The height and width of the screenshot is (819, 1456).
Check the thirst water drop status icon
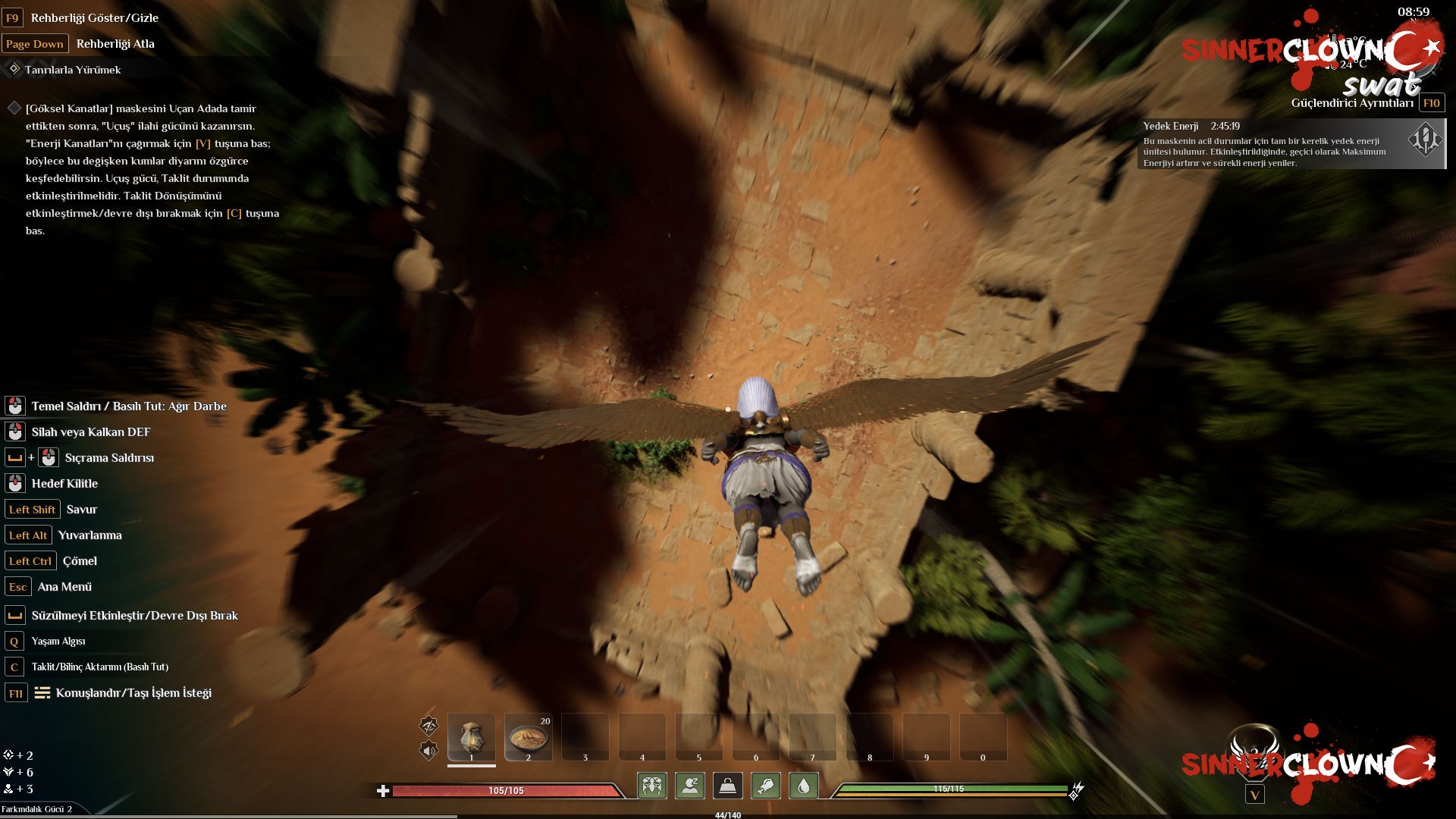[x=803, y=786]
